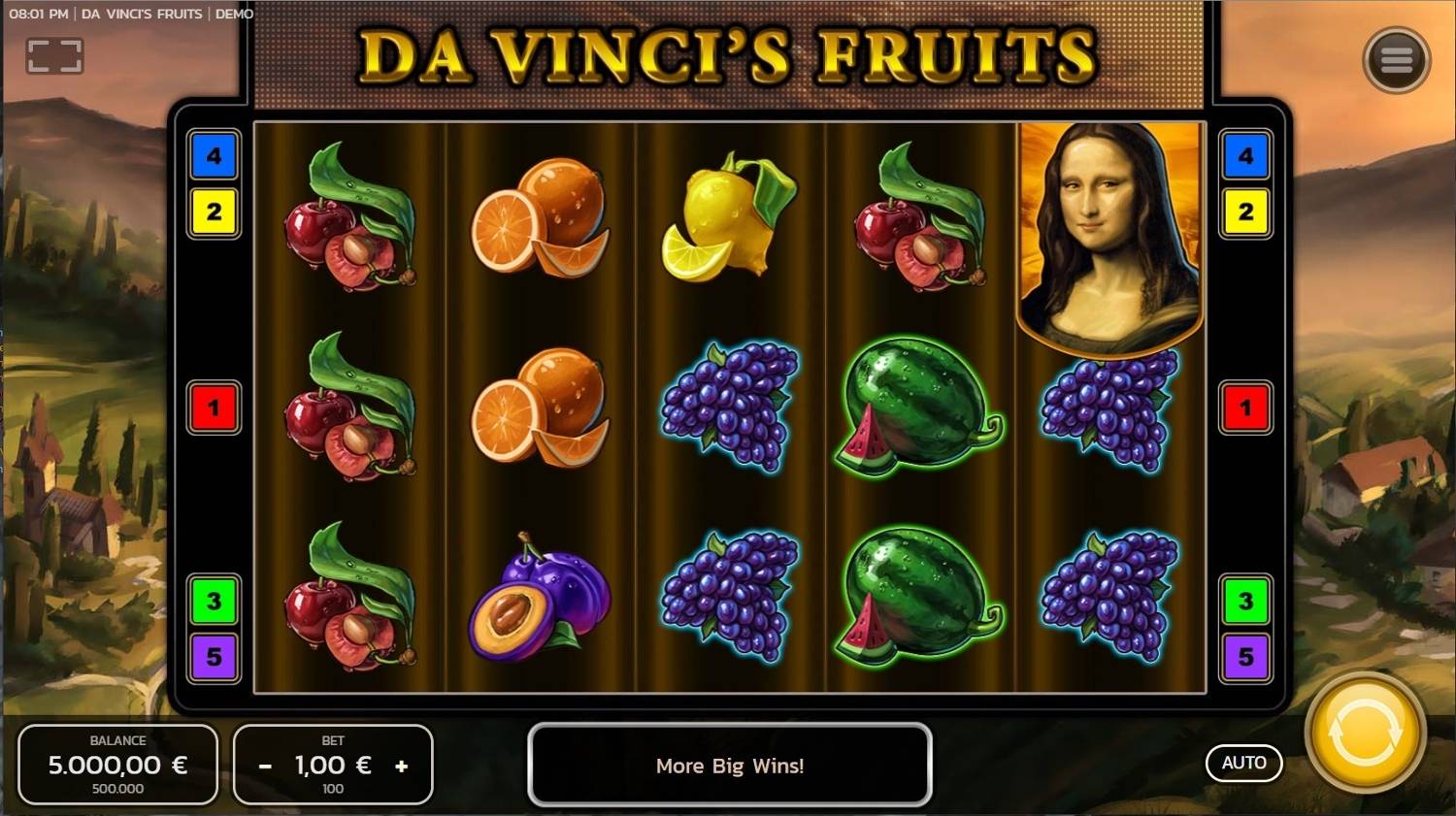
Task: Click yellow payline 2 on the right
Action: point(1245,213)
